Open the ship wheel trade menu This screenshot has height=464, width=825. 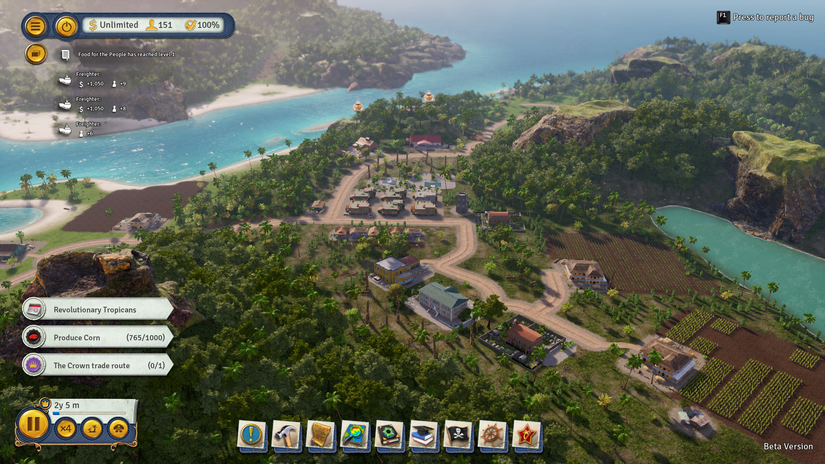click(492, 435)
